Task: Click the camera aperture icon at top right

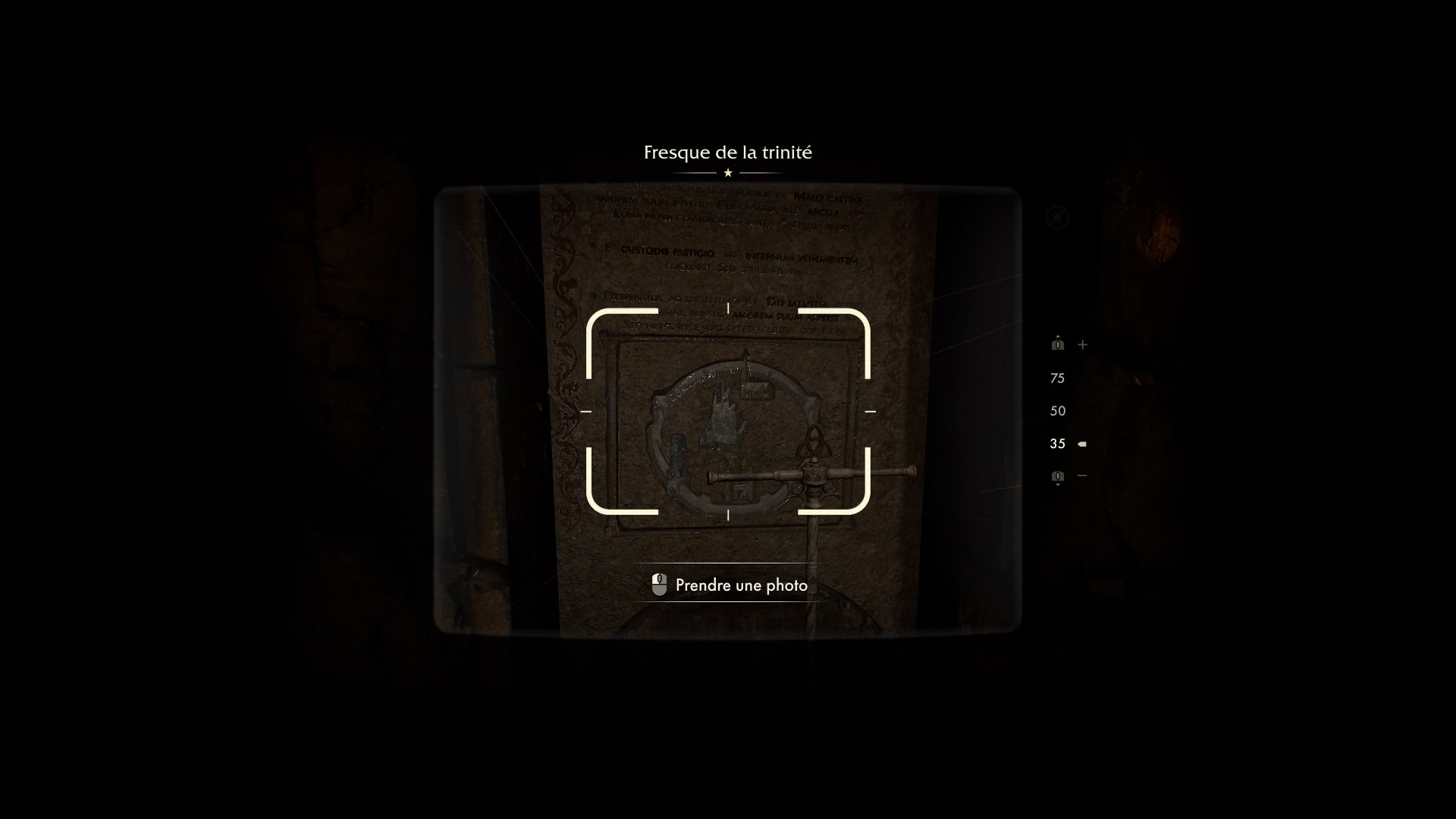Action: 1056,217
